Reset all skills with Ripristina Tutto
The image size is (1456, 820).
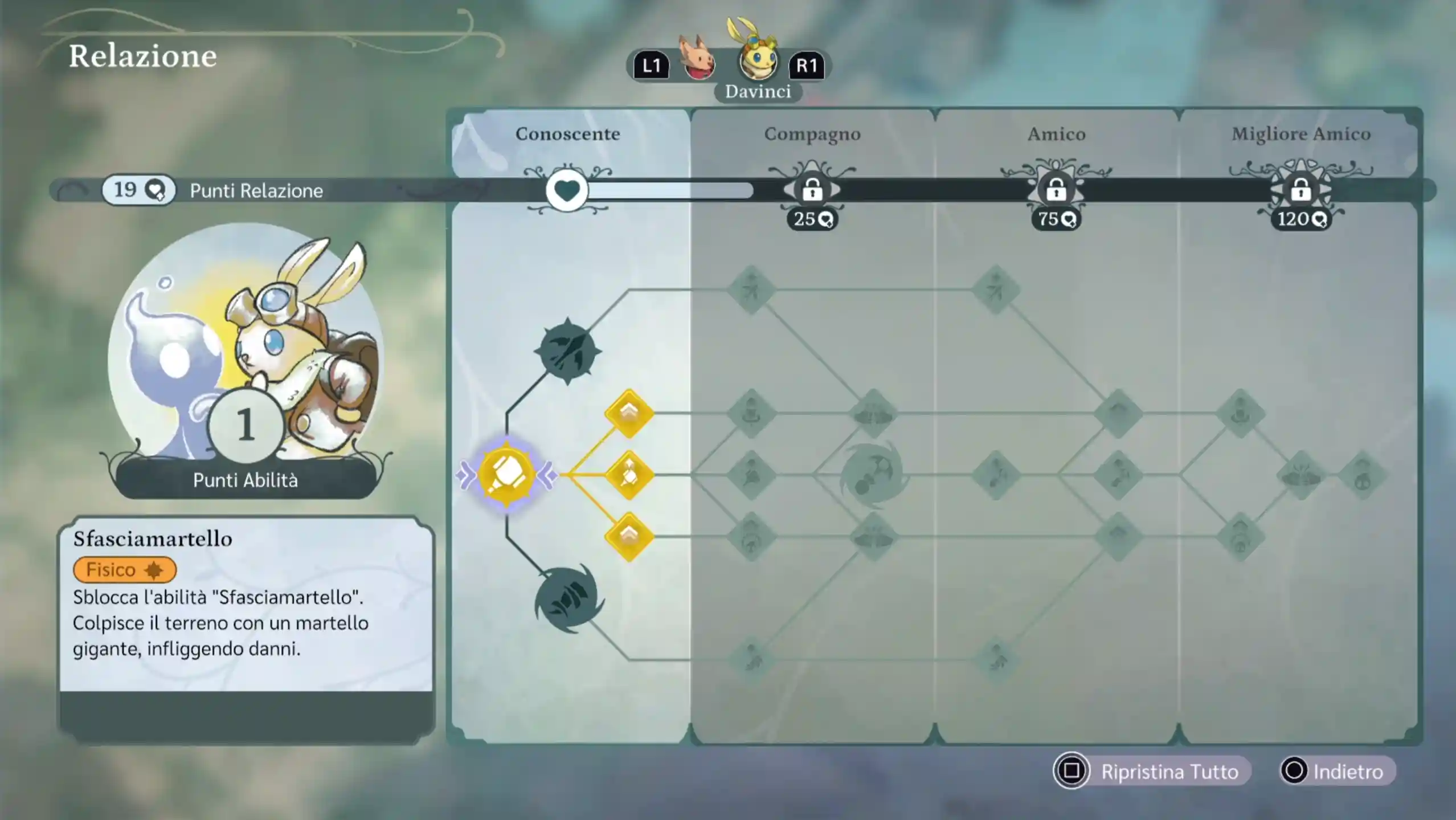1151,771
